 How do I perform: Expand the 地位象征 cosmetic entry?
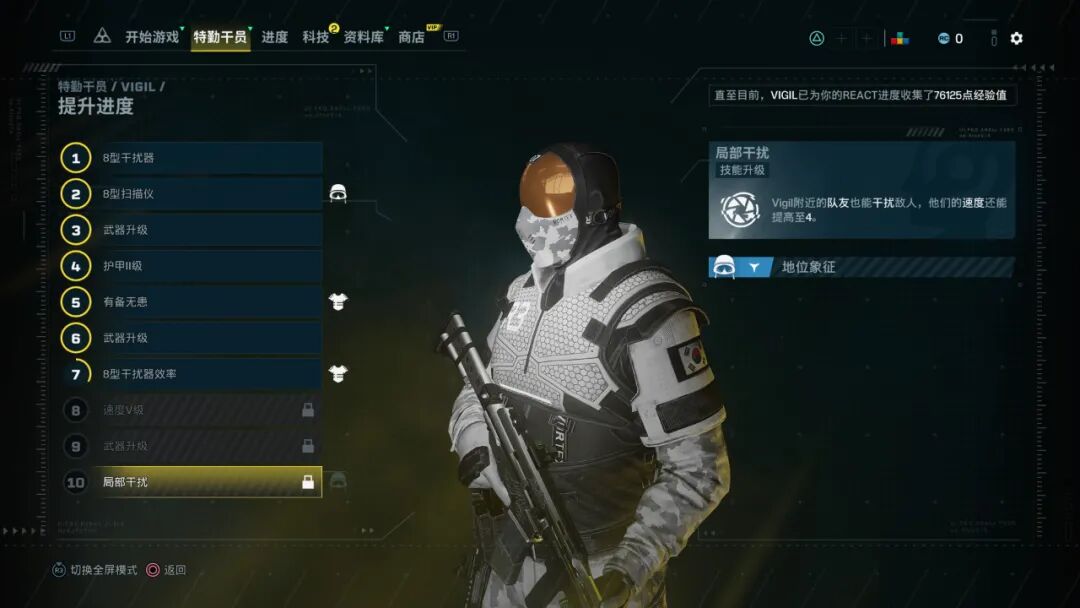pyautogui.click(x=860, y=267)
